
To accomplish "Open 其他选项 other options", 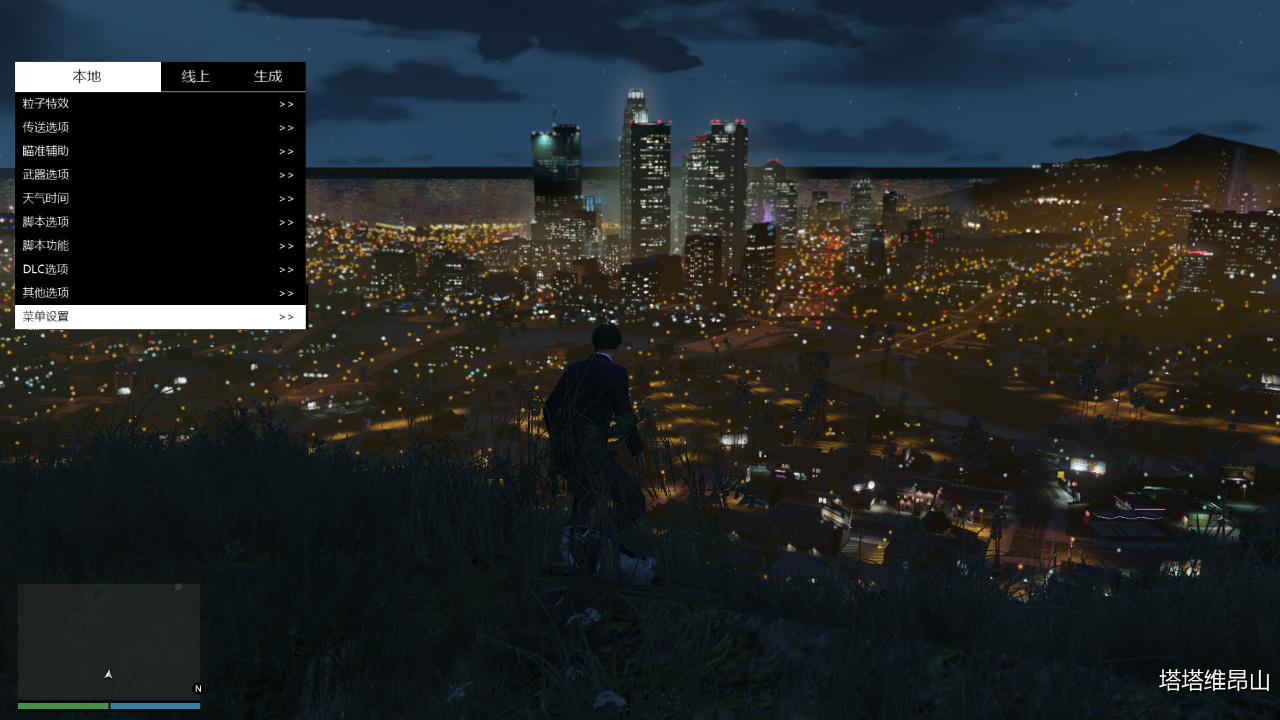I will pos(160,293).
